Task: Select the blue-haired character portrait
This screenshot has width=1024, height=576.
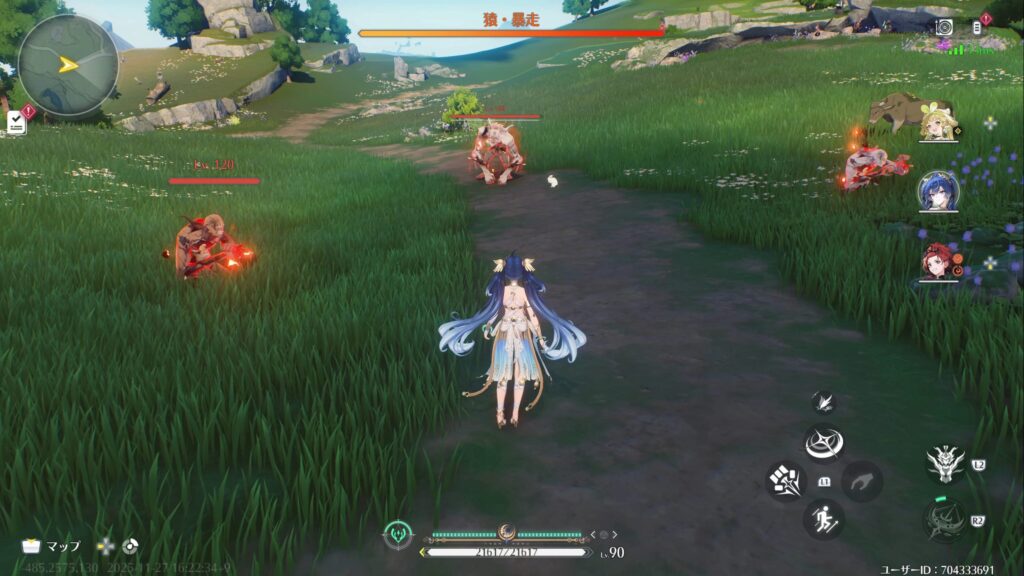Action: (938, 191)
